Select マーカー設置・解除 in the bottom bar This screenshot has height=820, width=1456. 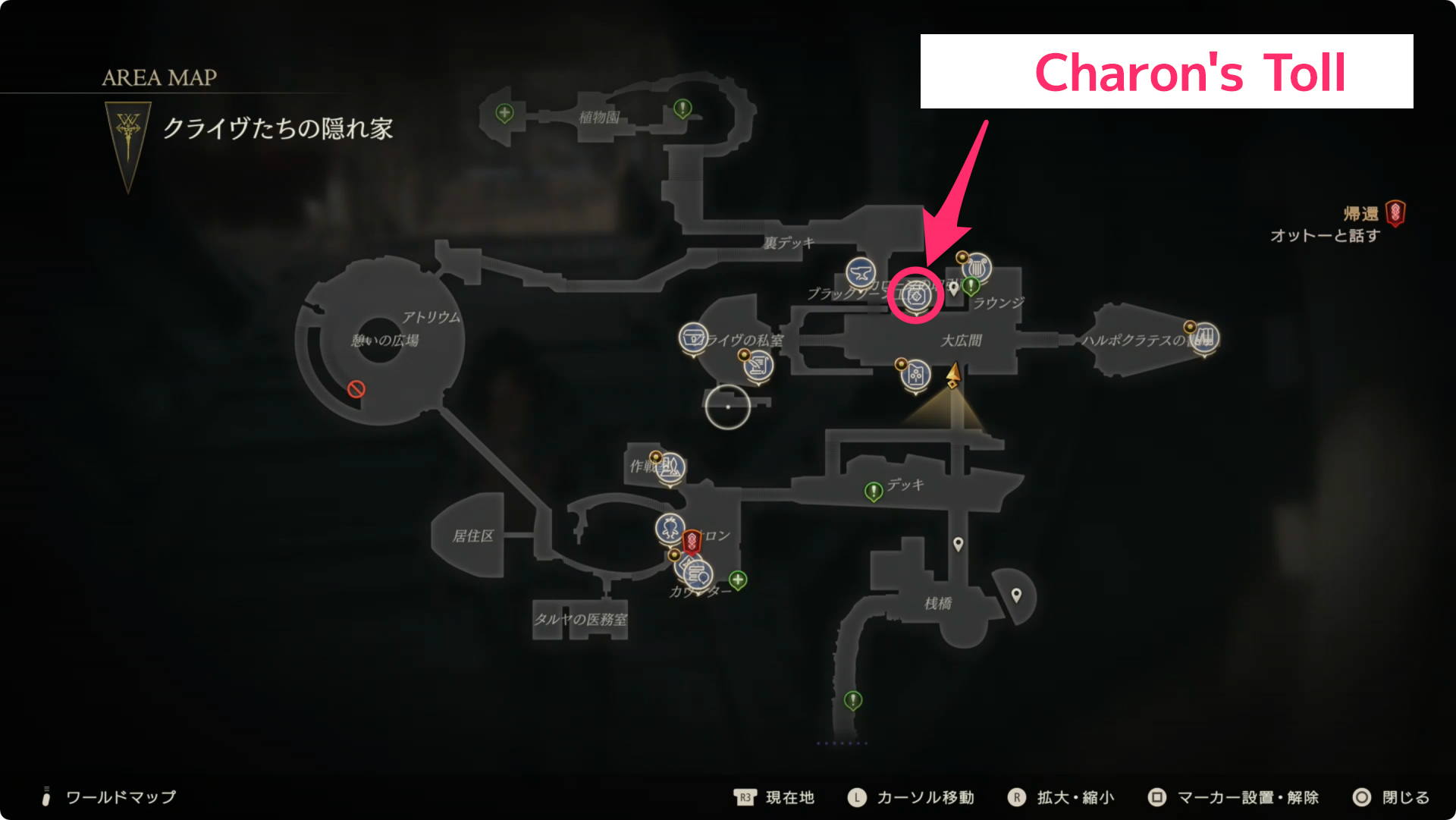[x=1247, y=797]
